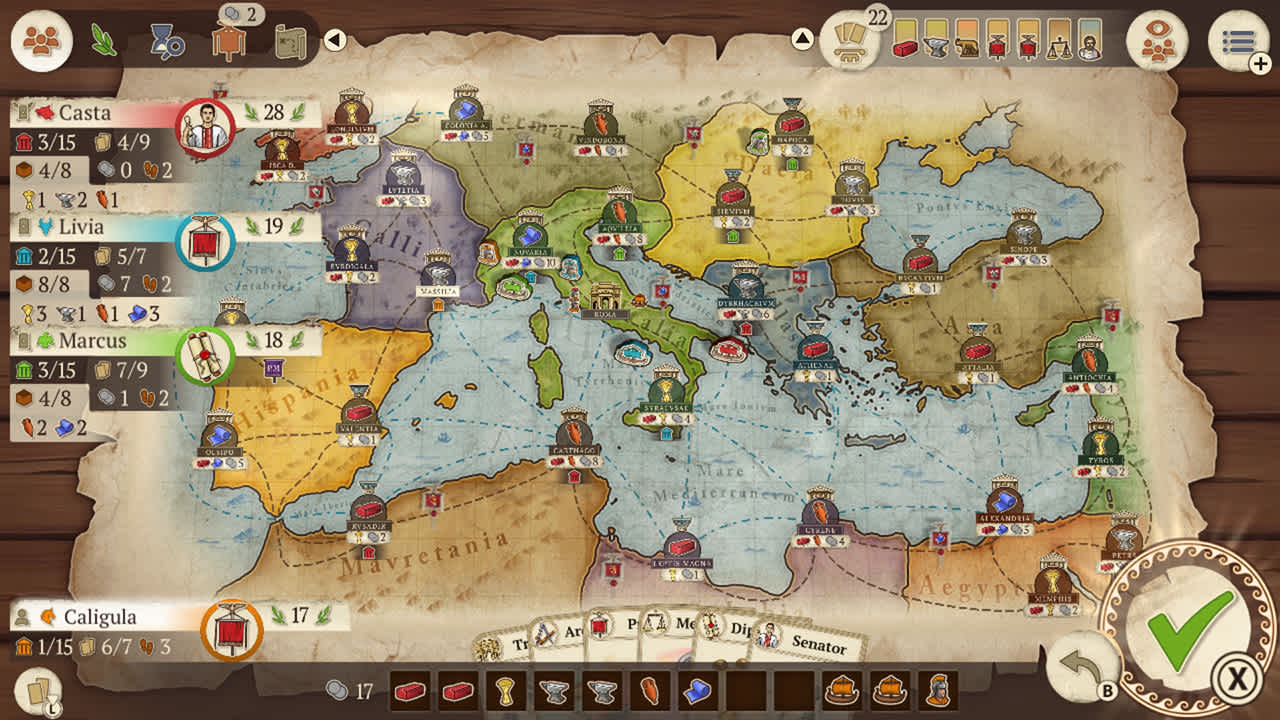
Task: Open the spectator eye view
Action: tap(1161, 41)
